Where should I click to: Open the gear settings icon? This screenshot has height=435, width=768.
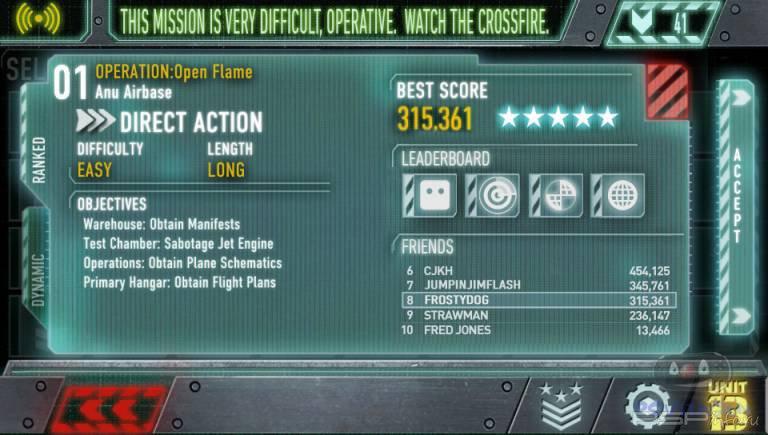click(647, 406)
